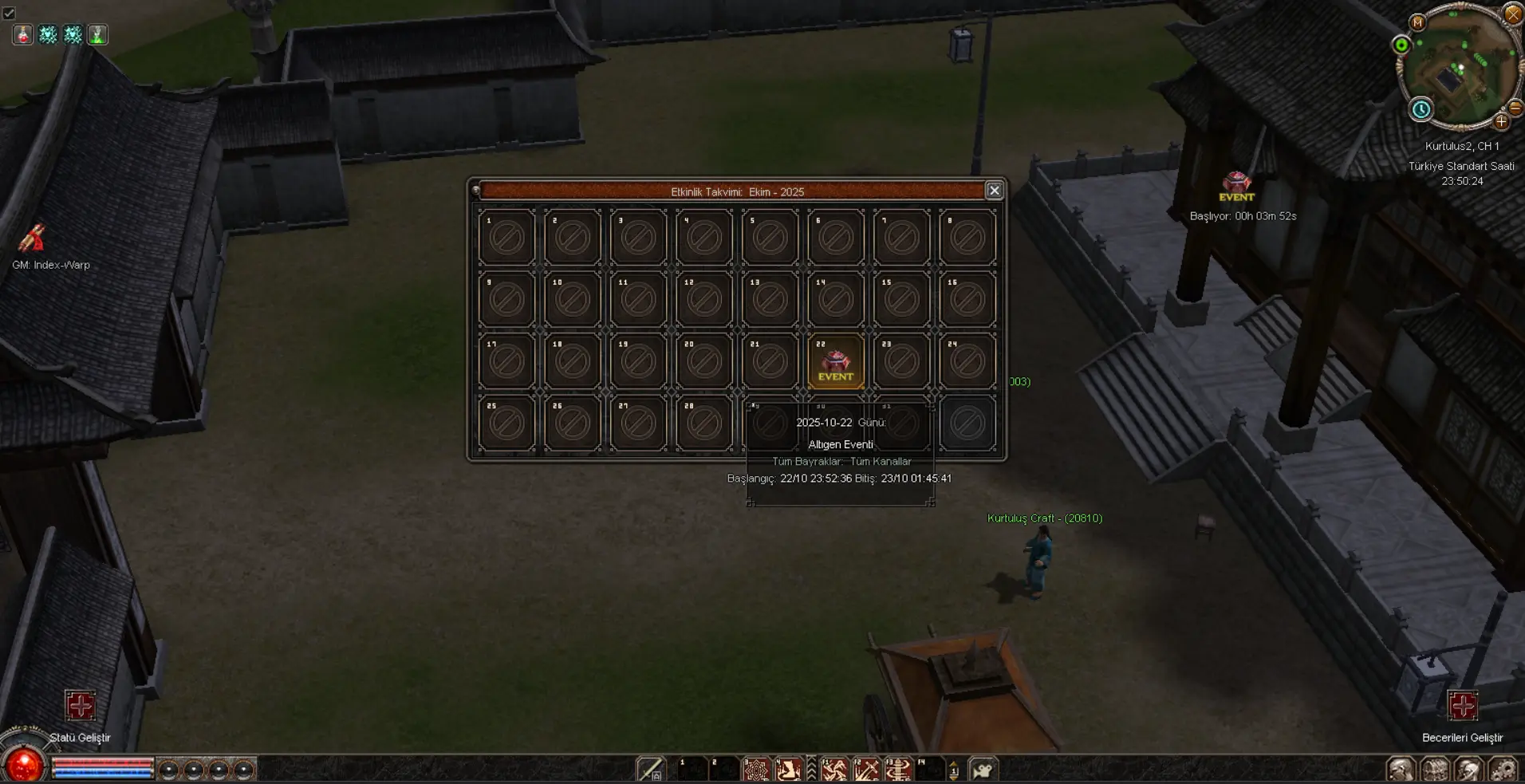
Task: Zoom out the minimap with minus button
Action: [x=1515, y=108]
